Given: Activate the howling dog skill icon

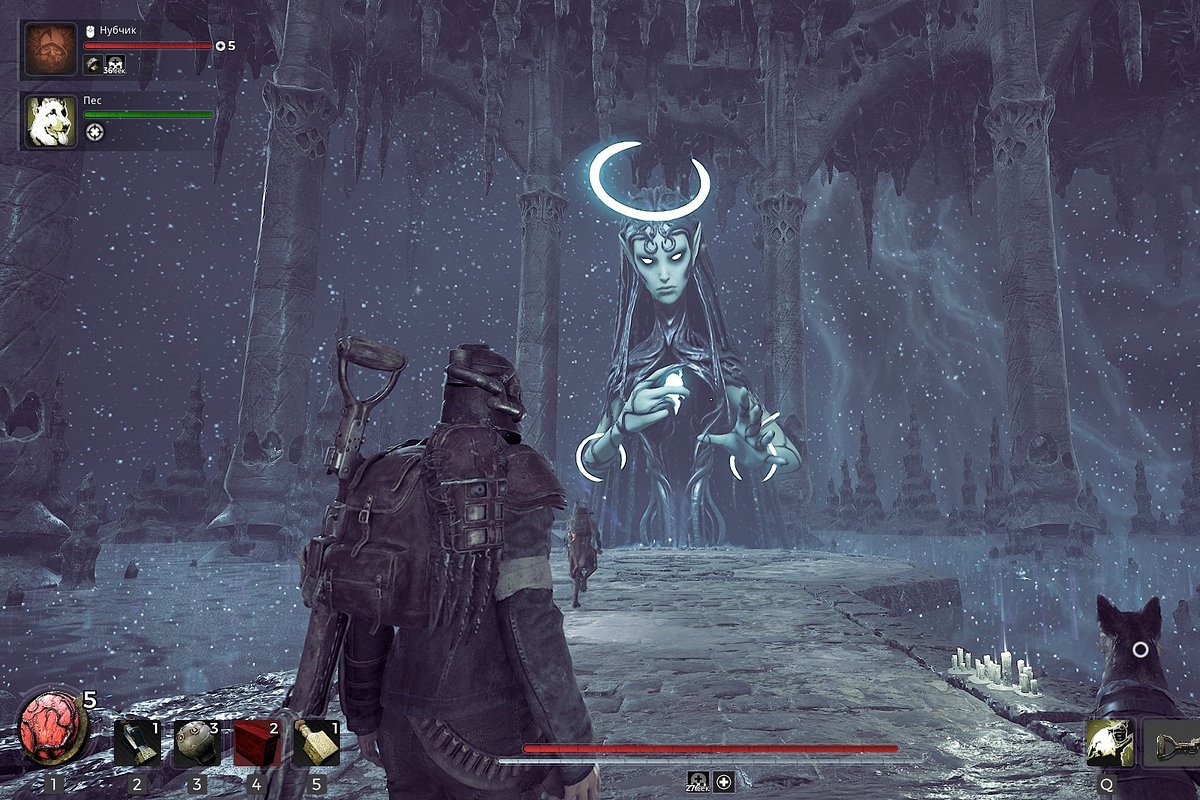Looking at the screenshot, I should 1110,744.
